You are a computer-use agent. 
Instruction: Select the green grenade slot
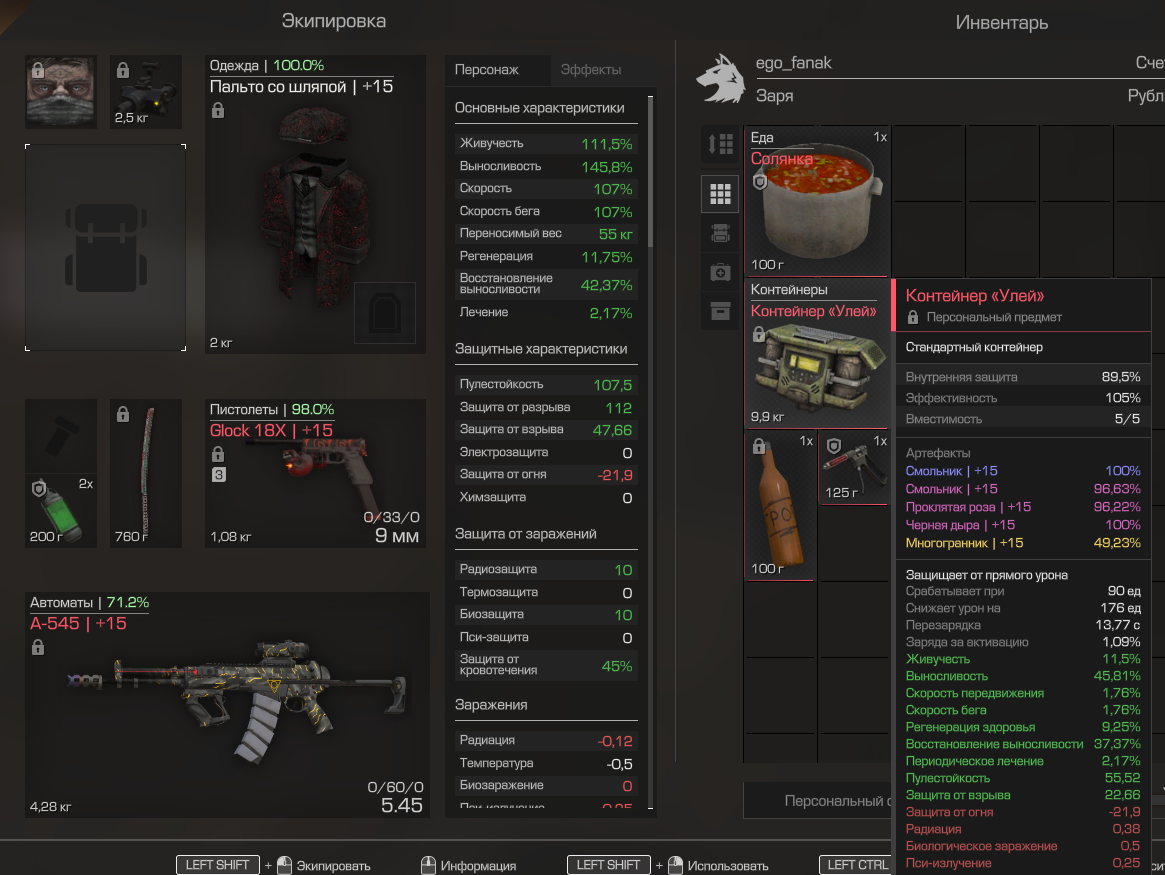pyautogui.click(x=61, y=509)
